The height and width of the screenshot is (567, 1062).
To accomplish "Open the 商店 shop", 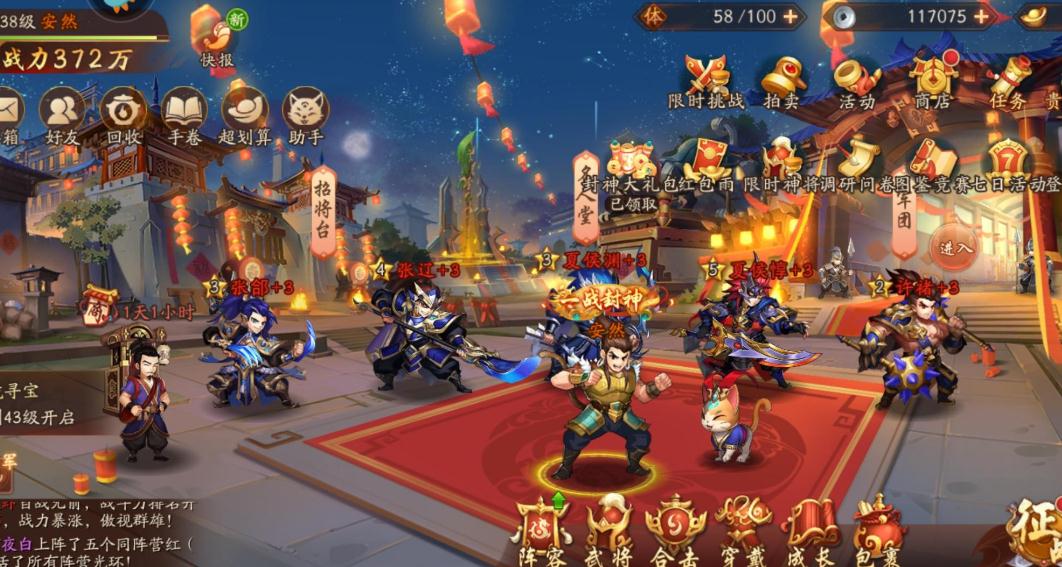I will click(936, 77).
